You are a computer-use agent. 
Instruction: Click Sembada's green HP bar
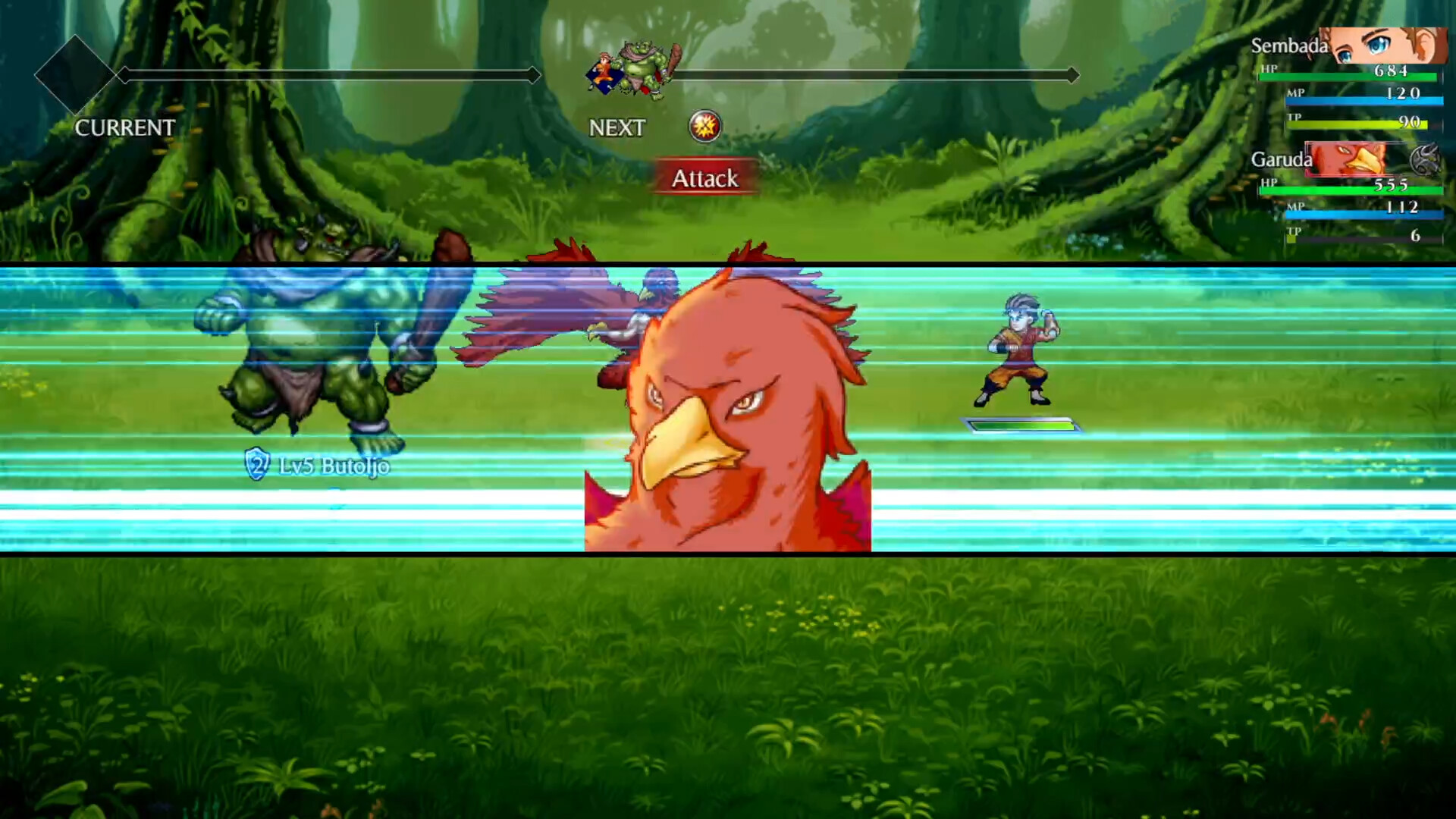tap(1350, 75)
